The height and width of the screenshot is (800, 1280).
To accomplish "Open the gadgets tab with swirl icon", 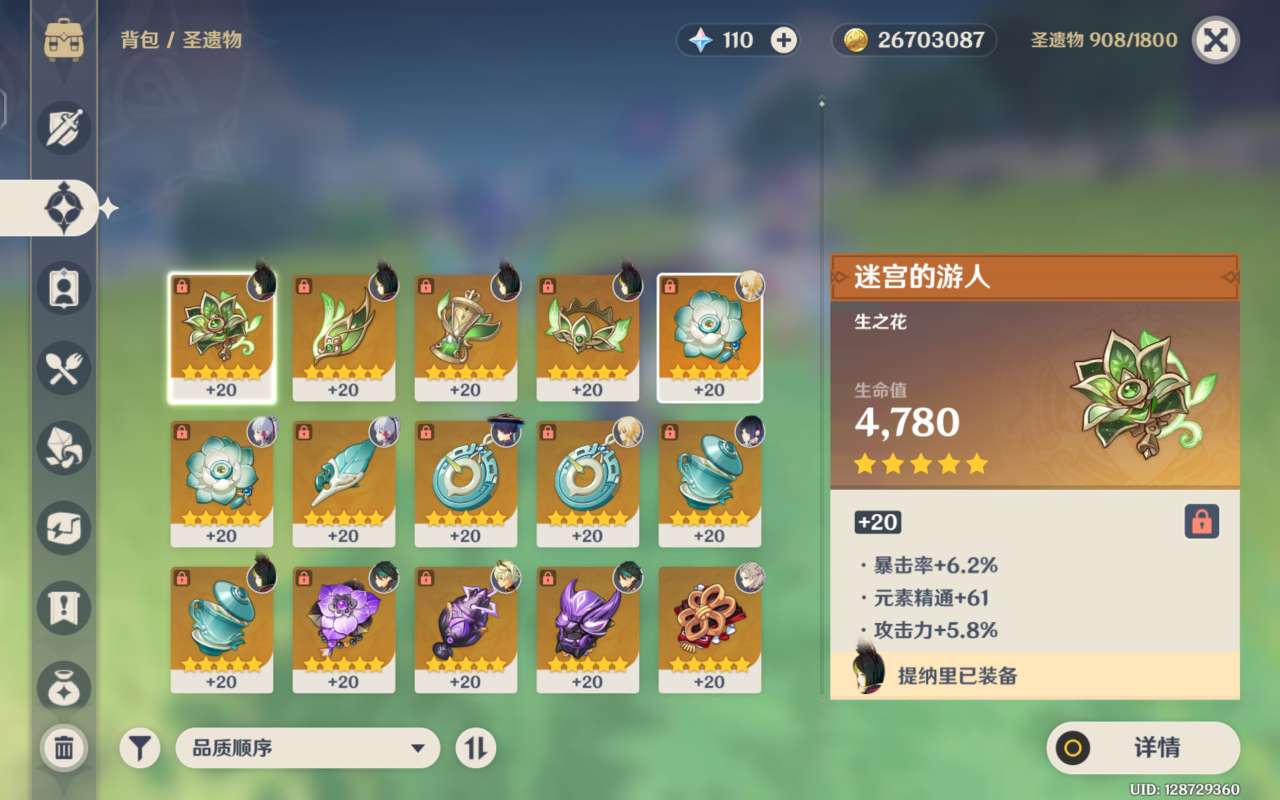I will coord(65,528).
